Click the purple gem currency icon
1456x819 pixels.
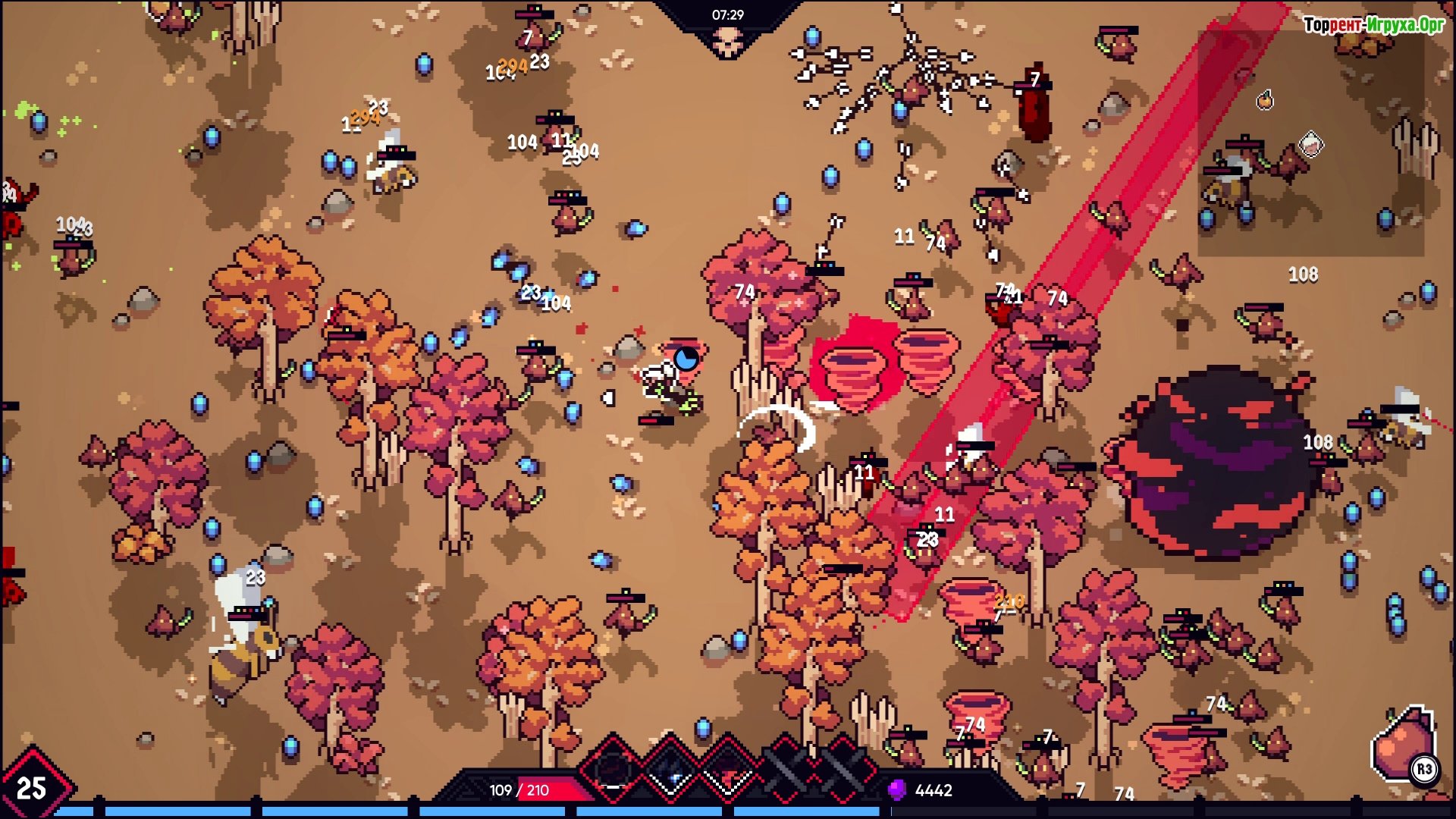pyautogui.click(x=896, y=790)
